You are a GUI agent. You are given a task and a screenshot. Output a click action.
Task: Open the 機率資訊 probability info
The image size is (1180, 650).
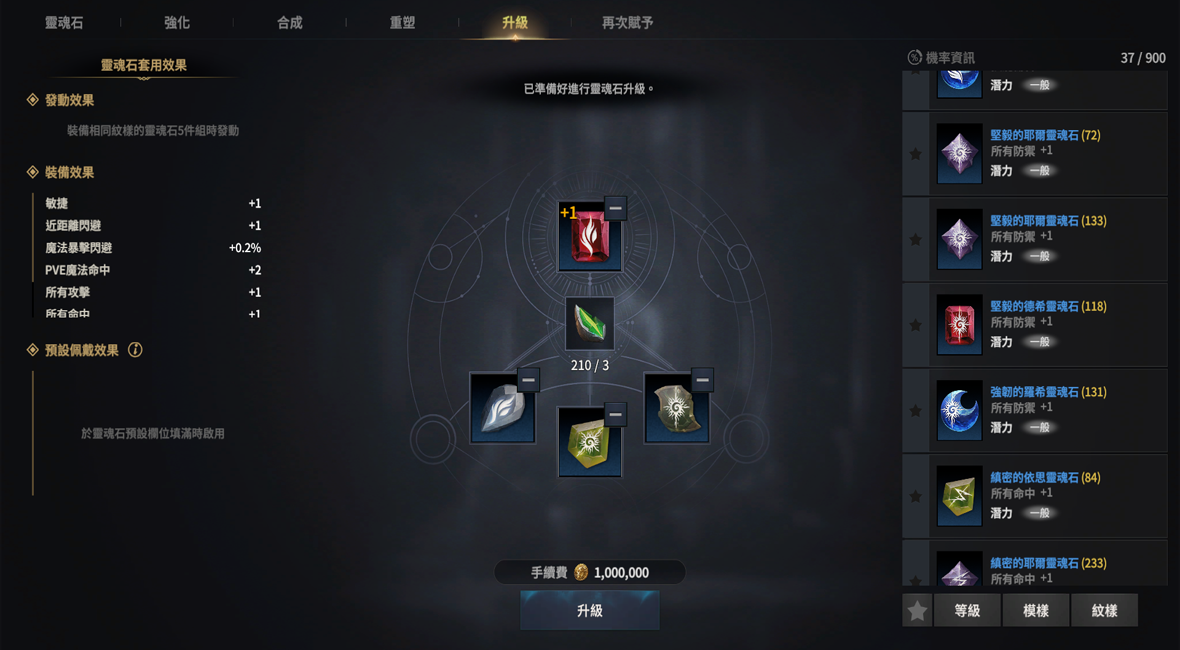point(940,58)
